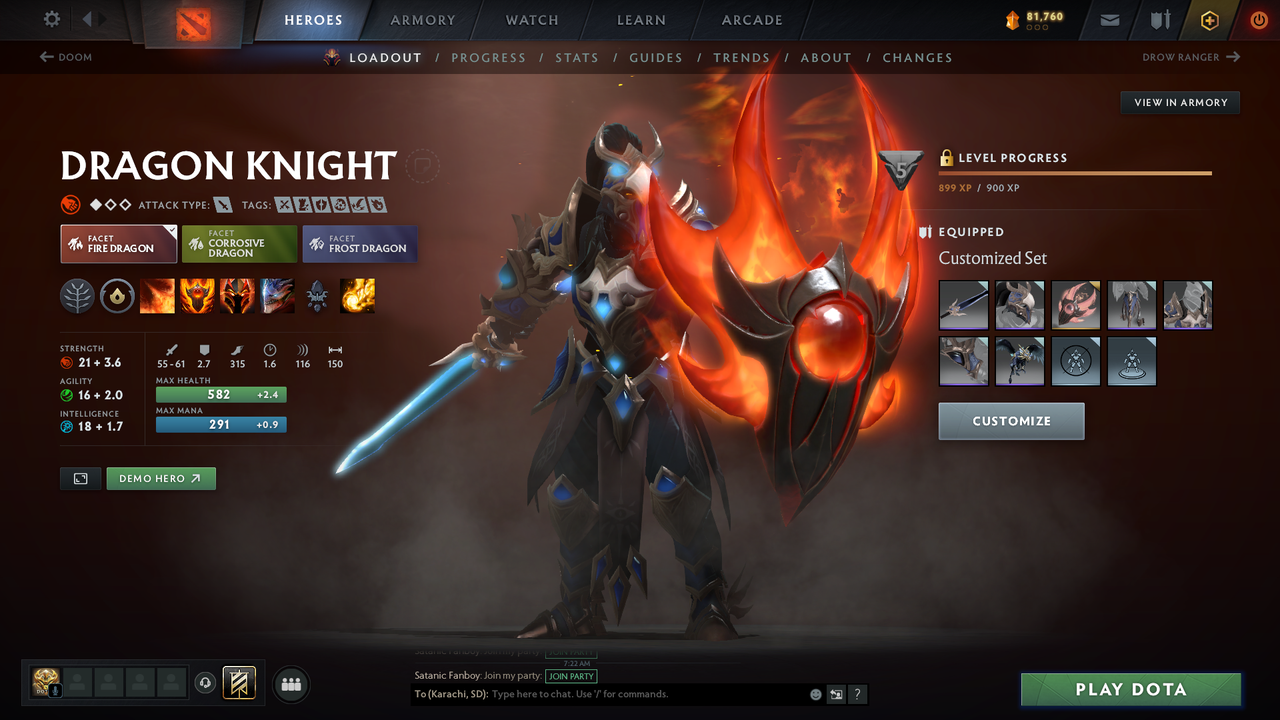
Task: Enable the Fire Dragon facet
Action: click(118, 243)
